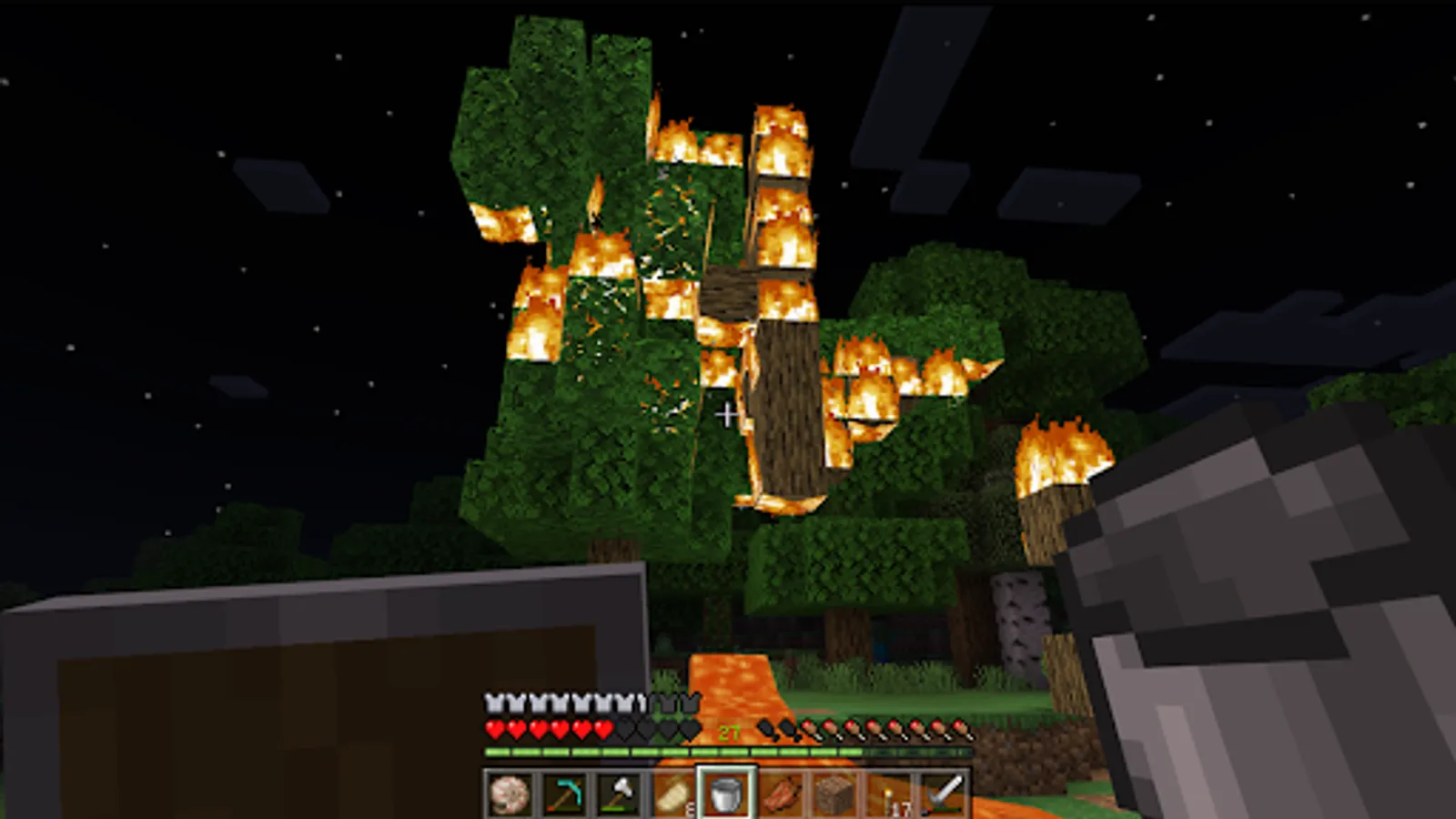Click the experience level number 27
Viewport: 1456px width, 819px height.
click(x=728, y=731)
